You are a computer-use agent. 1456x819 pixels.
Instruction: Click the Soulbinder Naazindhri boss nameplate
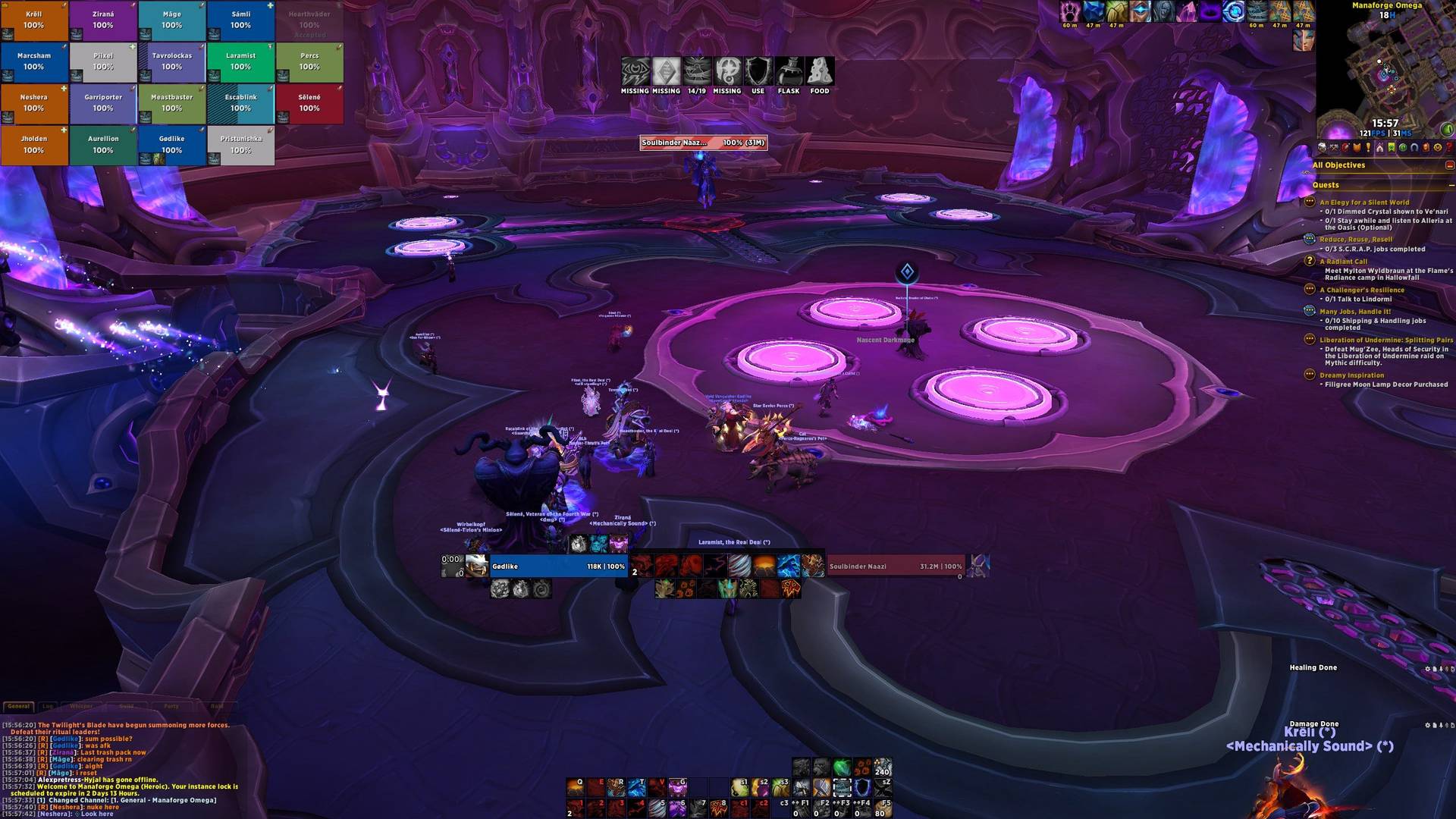703,143
